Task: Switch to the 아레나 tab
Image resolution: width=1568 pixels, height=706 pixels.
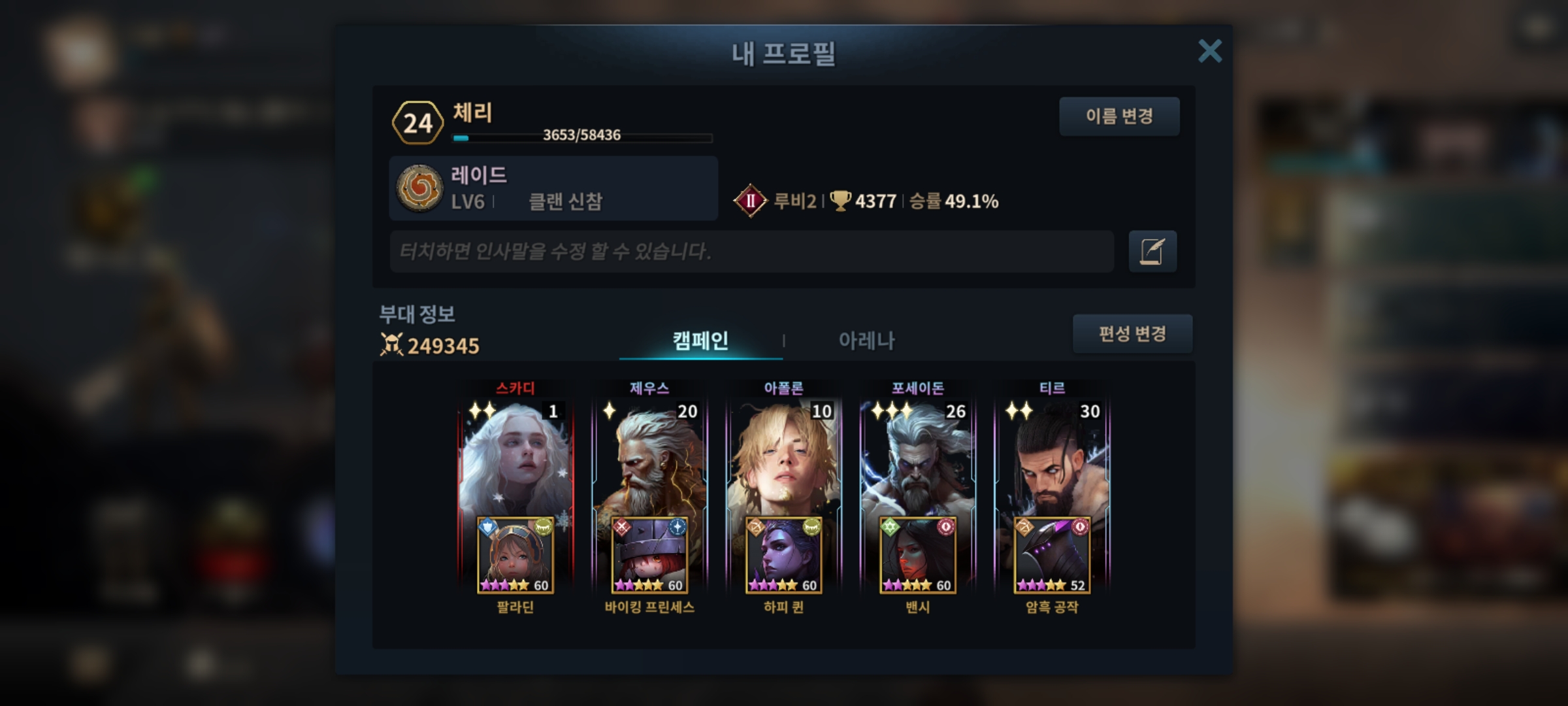Action: coord(866,341)
